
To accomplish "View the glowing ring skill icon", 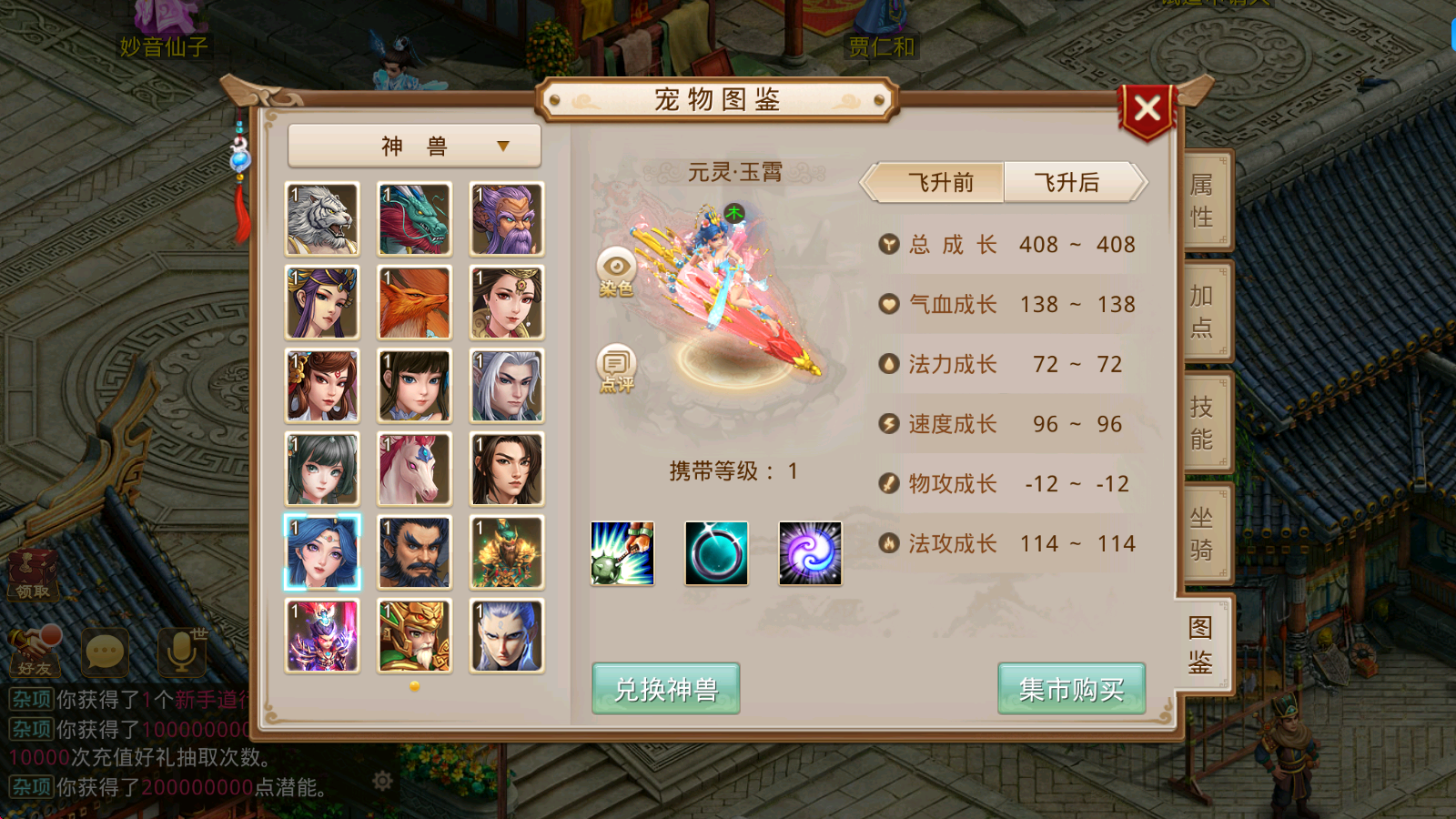I will coord(716,554).
